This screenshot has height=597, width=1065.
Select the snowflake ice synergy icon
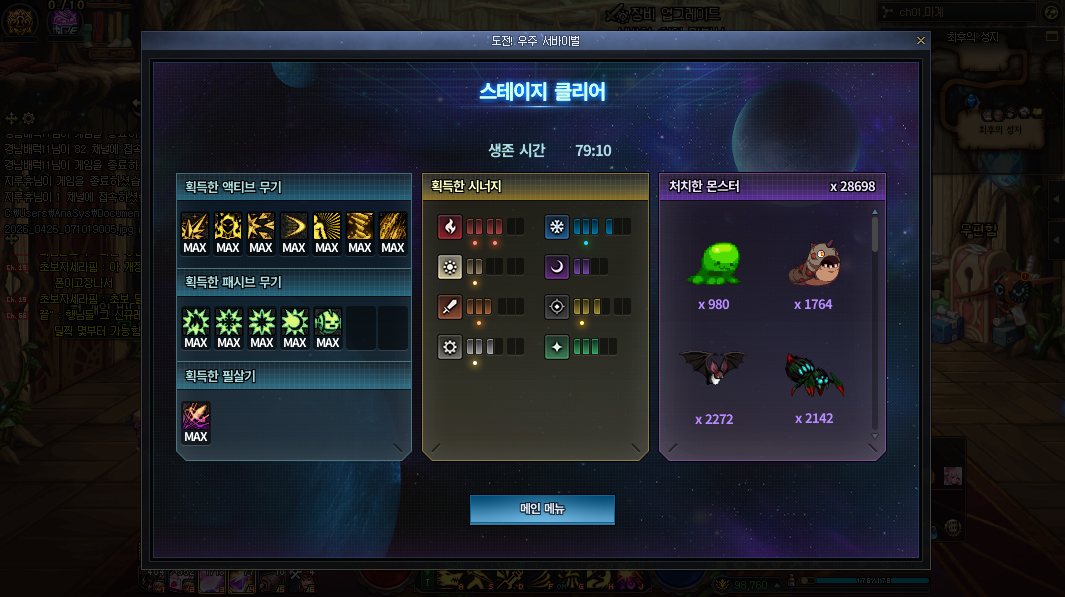(557, 227)
